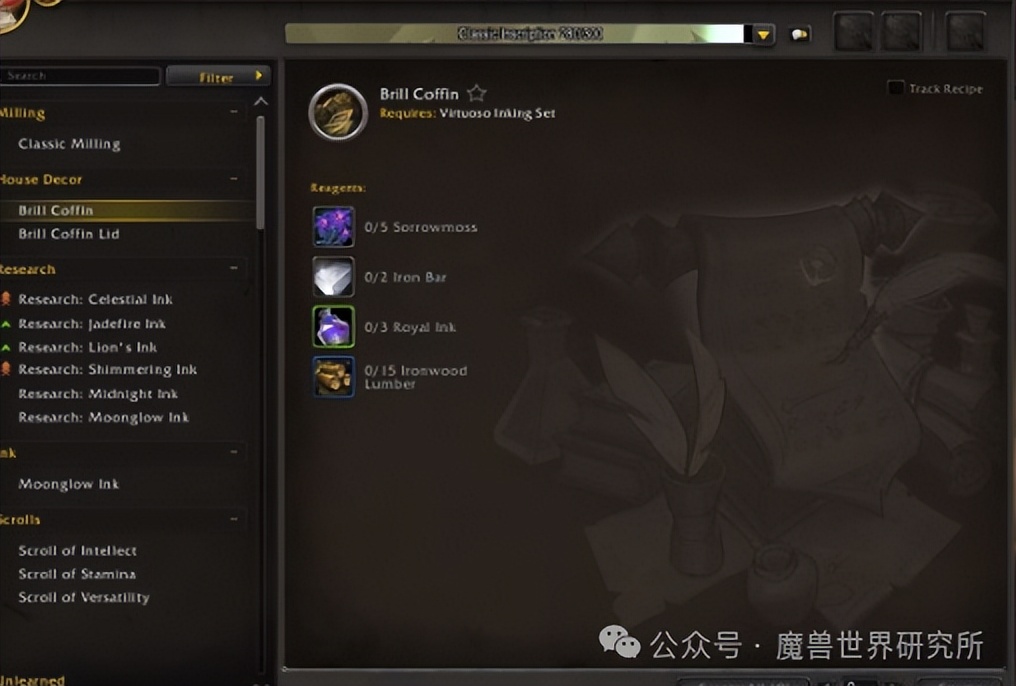
Task: Pick Research: Moonglow Ink recipe
Action: [103, 418]
